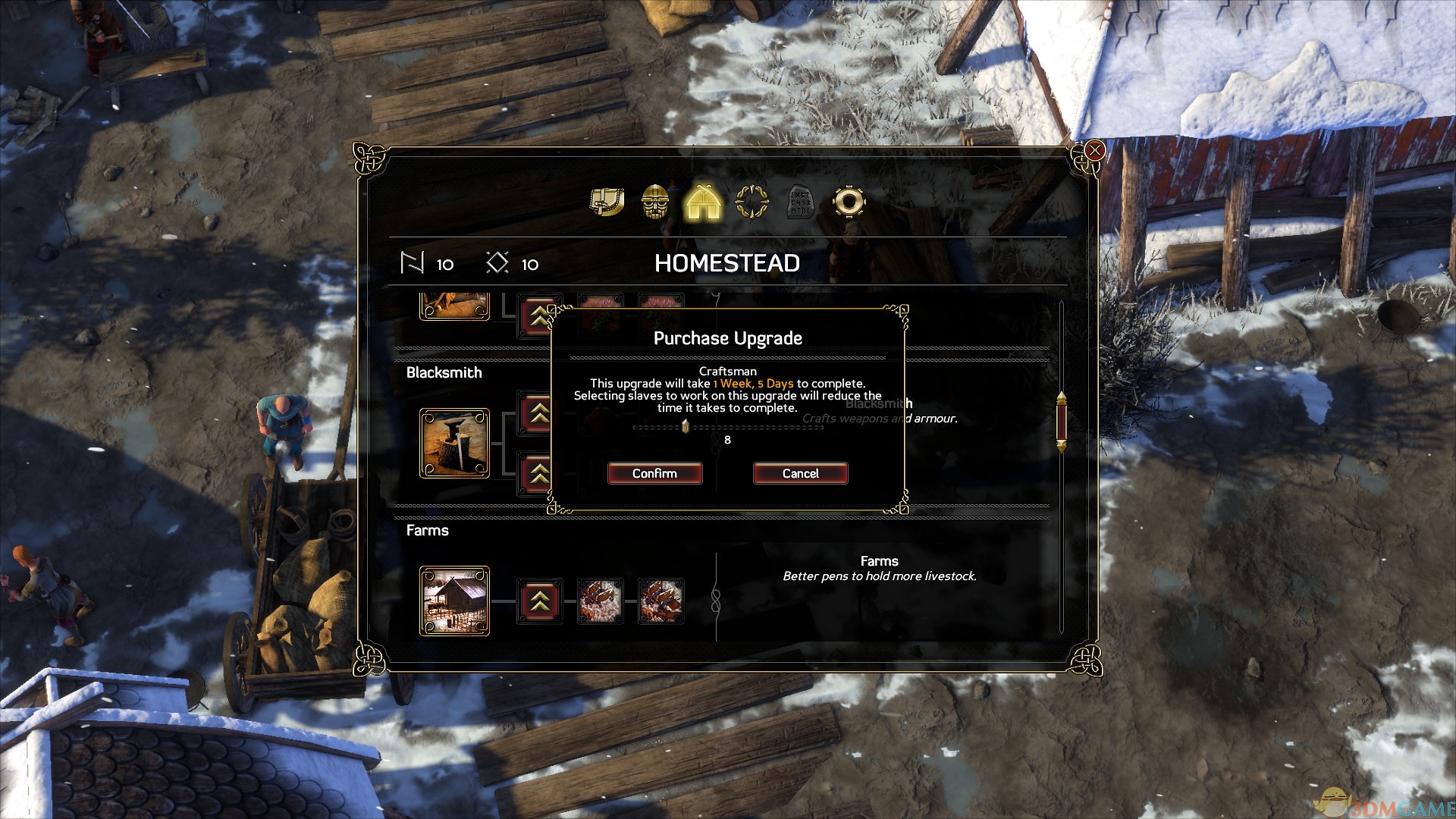The width and height of the screenshot is (1456, 819).
Task: Close the Homestead window with red X
Action: tap(1094, 151)
